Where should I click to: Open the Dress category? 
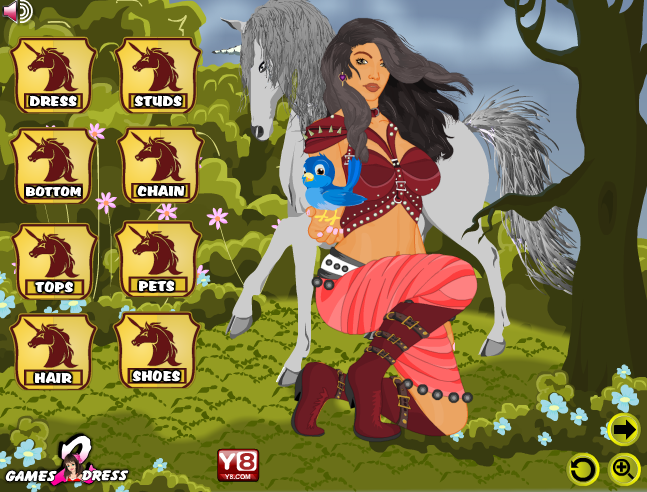pos(53,76)
